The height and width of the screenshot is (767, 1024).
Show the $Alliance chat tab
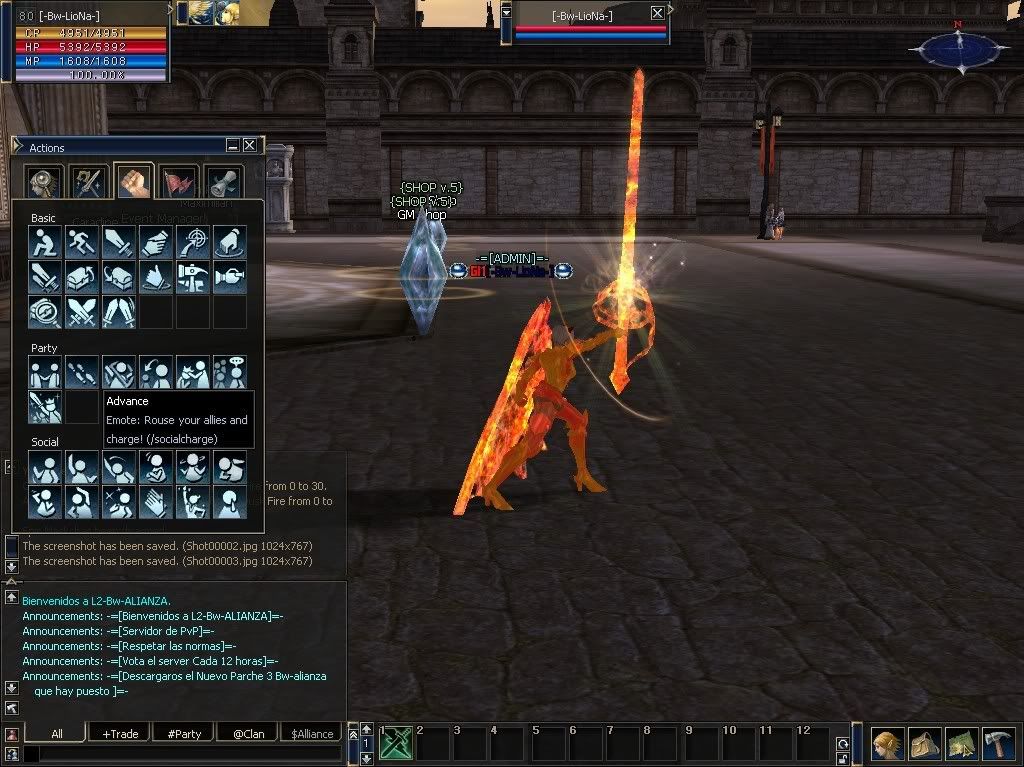[312, 733]
